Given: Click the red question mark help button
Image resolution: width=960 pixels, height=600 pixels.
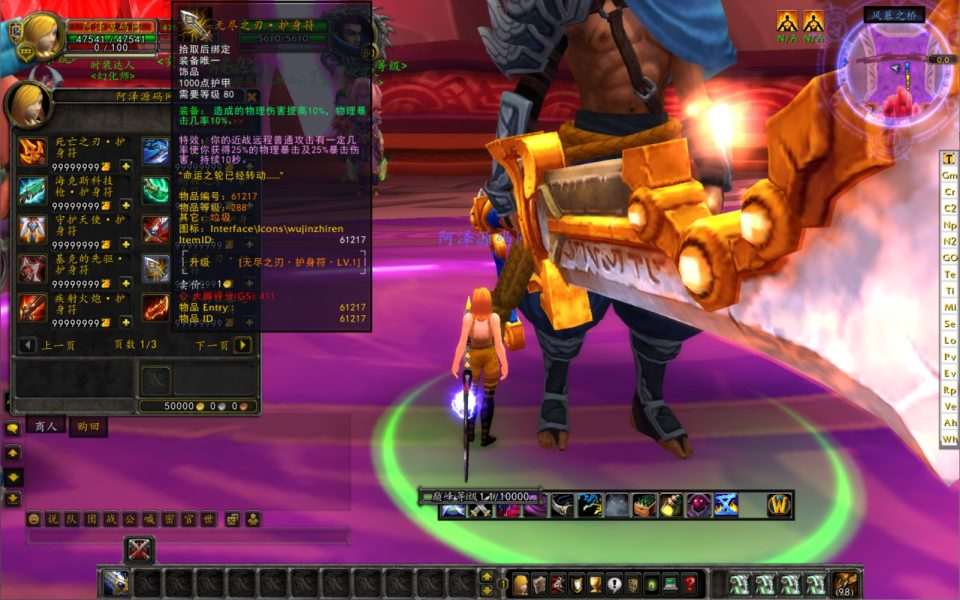Looking at the screenshot, I should coord(690,584).
